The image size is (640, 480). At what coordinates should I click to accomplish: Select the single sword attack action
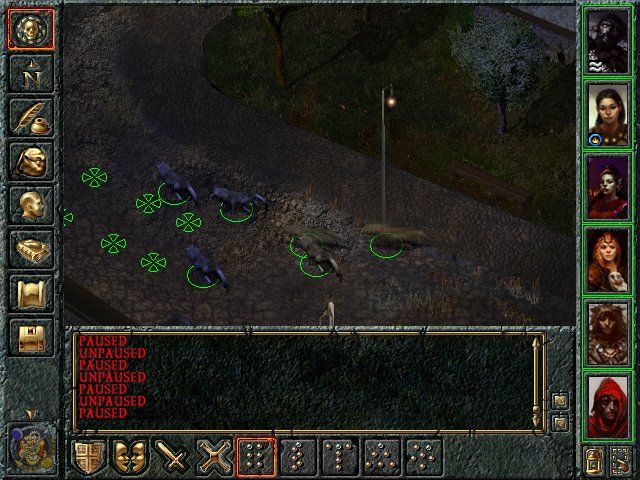[175, 458]
